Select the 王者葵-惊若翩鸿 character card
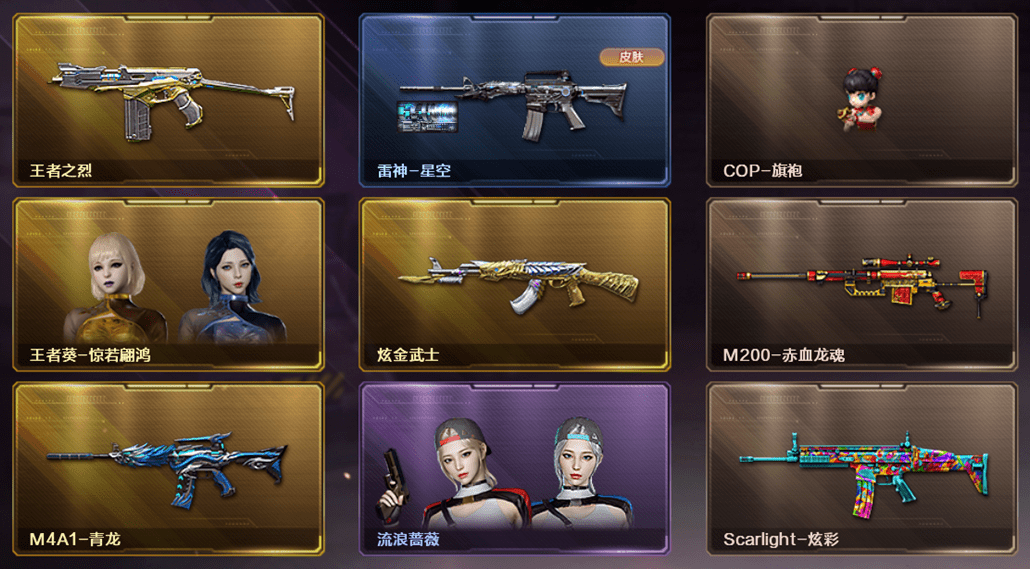The image size is (1030, 569). 168,285
